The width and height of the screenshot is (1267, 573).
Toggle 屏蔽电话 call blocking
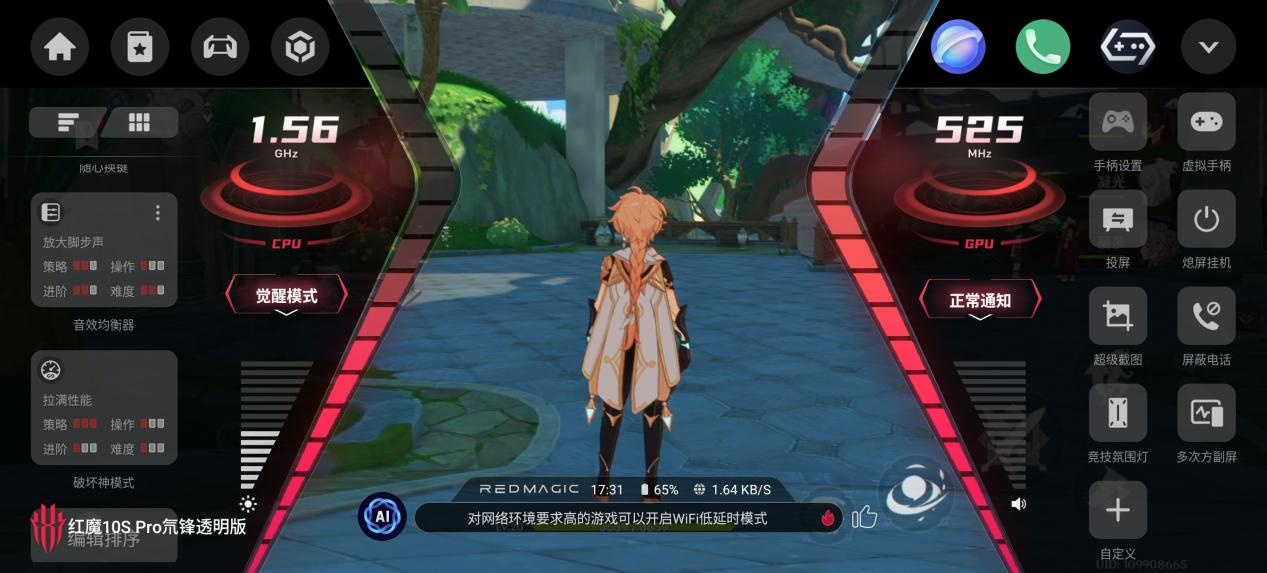point(1206,317)
